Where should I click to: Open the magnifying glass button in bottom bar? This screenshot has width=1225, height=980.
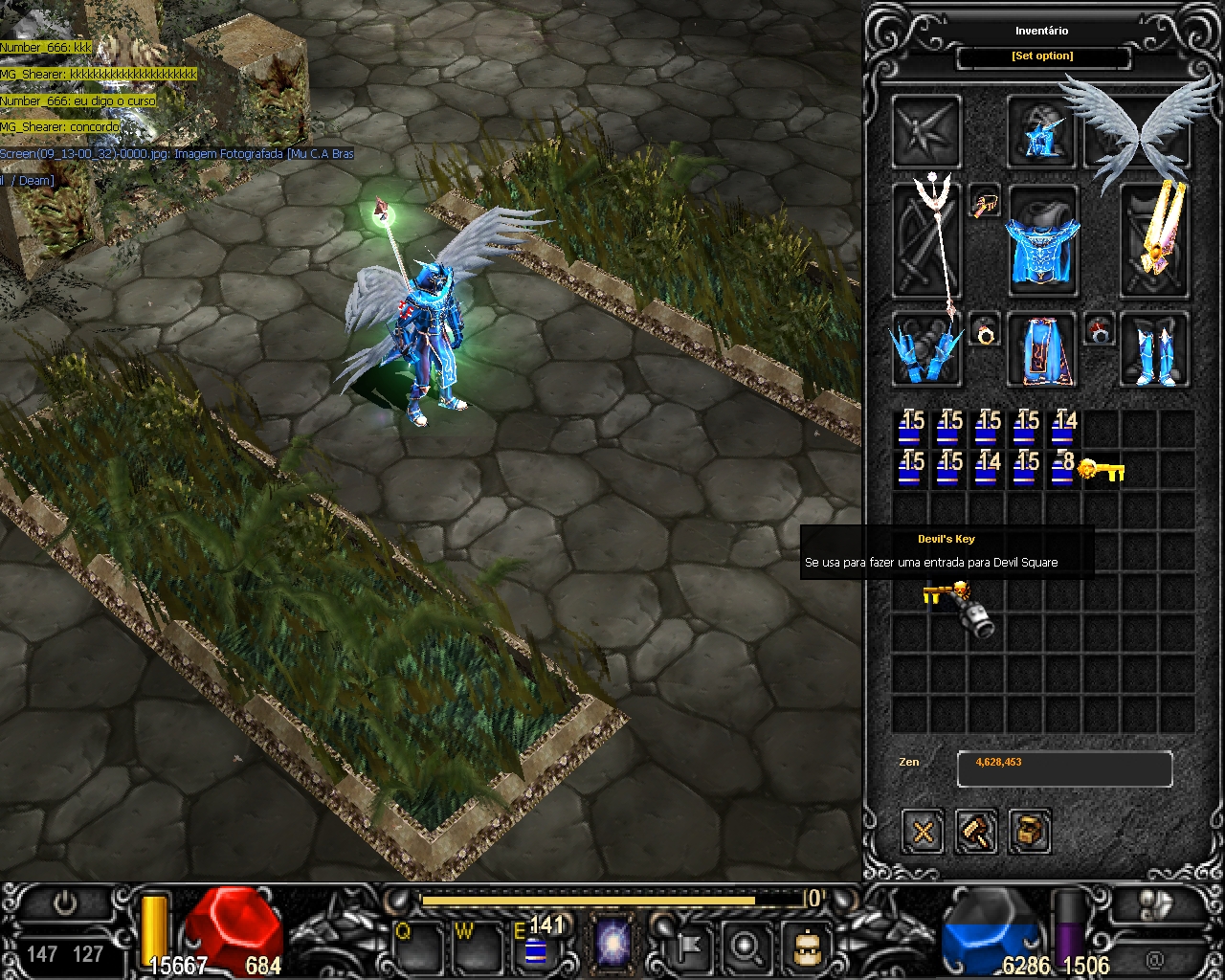click(746, 947)
